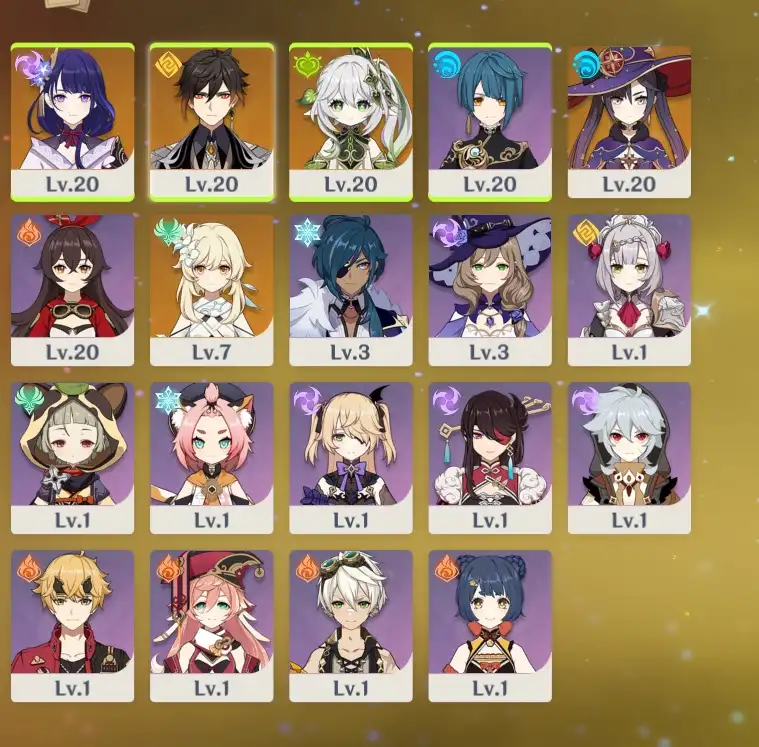Select Amber's Pyro character card
Viewport: 759px width, 747px height.
72,290
